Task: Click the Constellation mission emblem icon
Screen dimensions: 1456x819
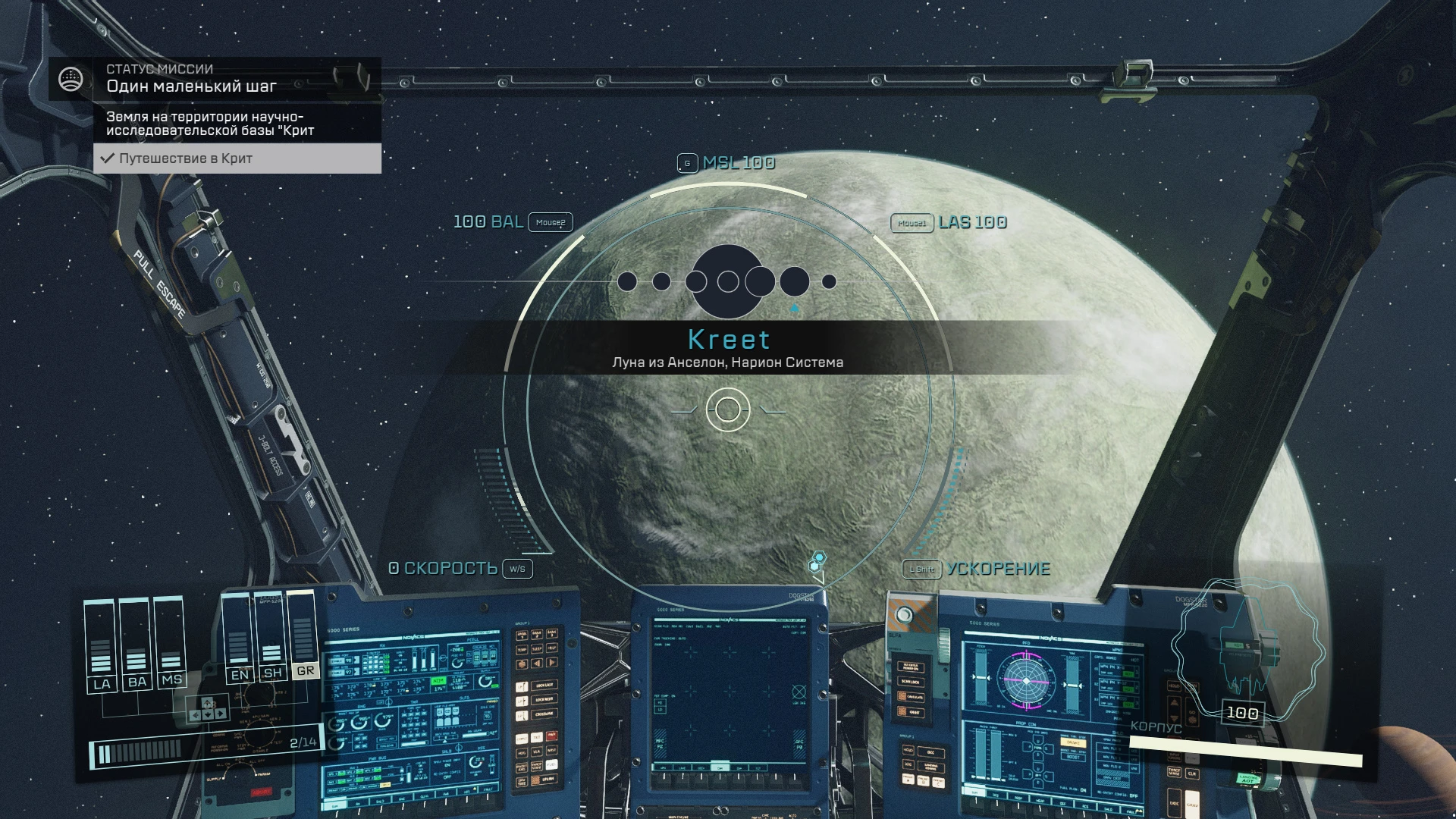Action: coord(71,79)
